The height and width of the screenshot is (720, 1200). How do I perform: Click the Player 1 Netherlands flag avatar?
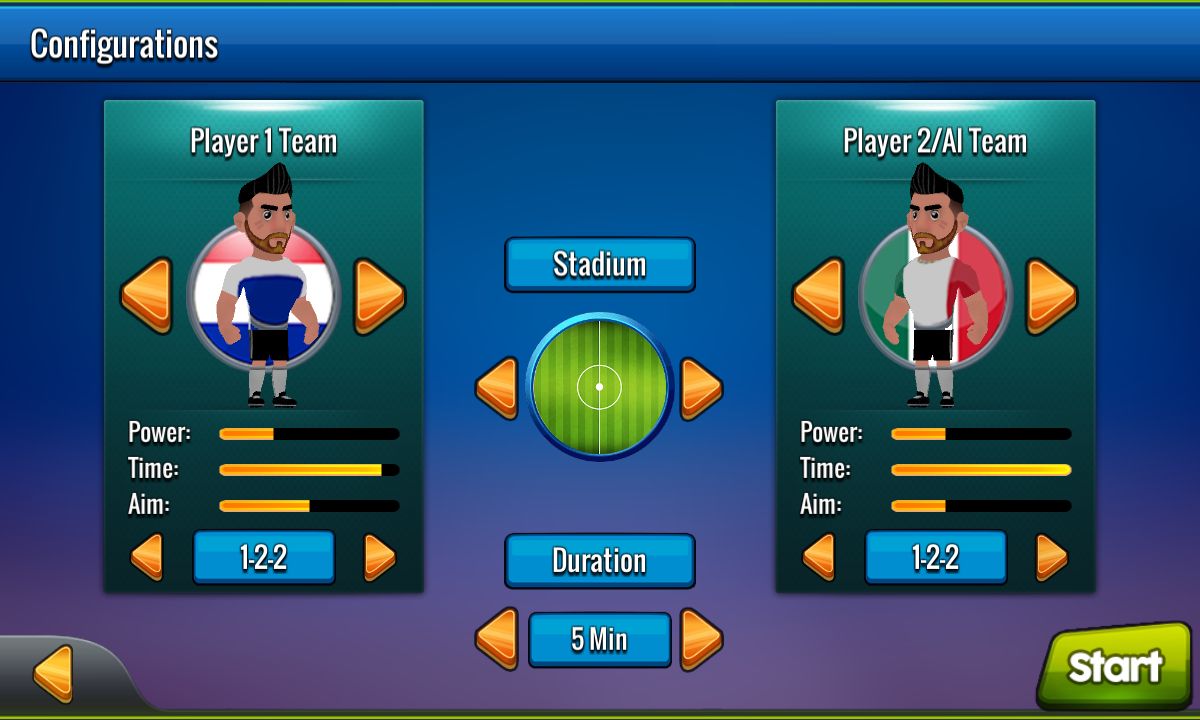(263, 297)
